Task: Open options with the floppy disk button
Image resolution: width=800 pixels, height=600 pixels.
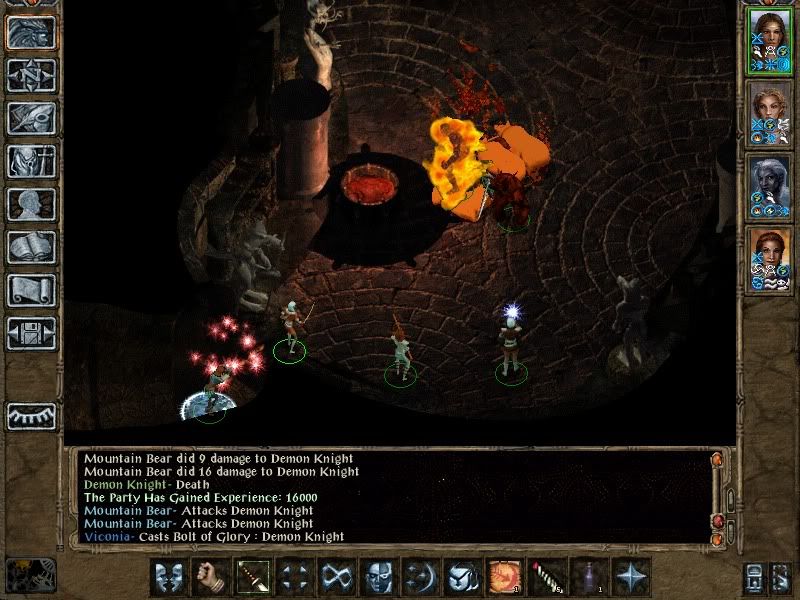Action: coord(31,333)
